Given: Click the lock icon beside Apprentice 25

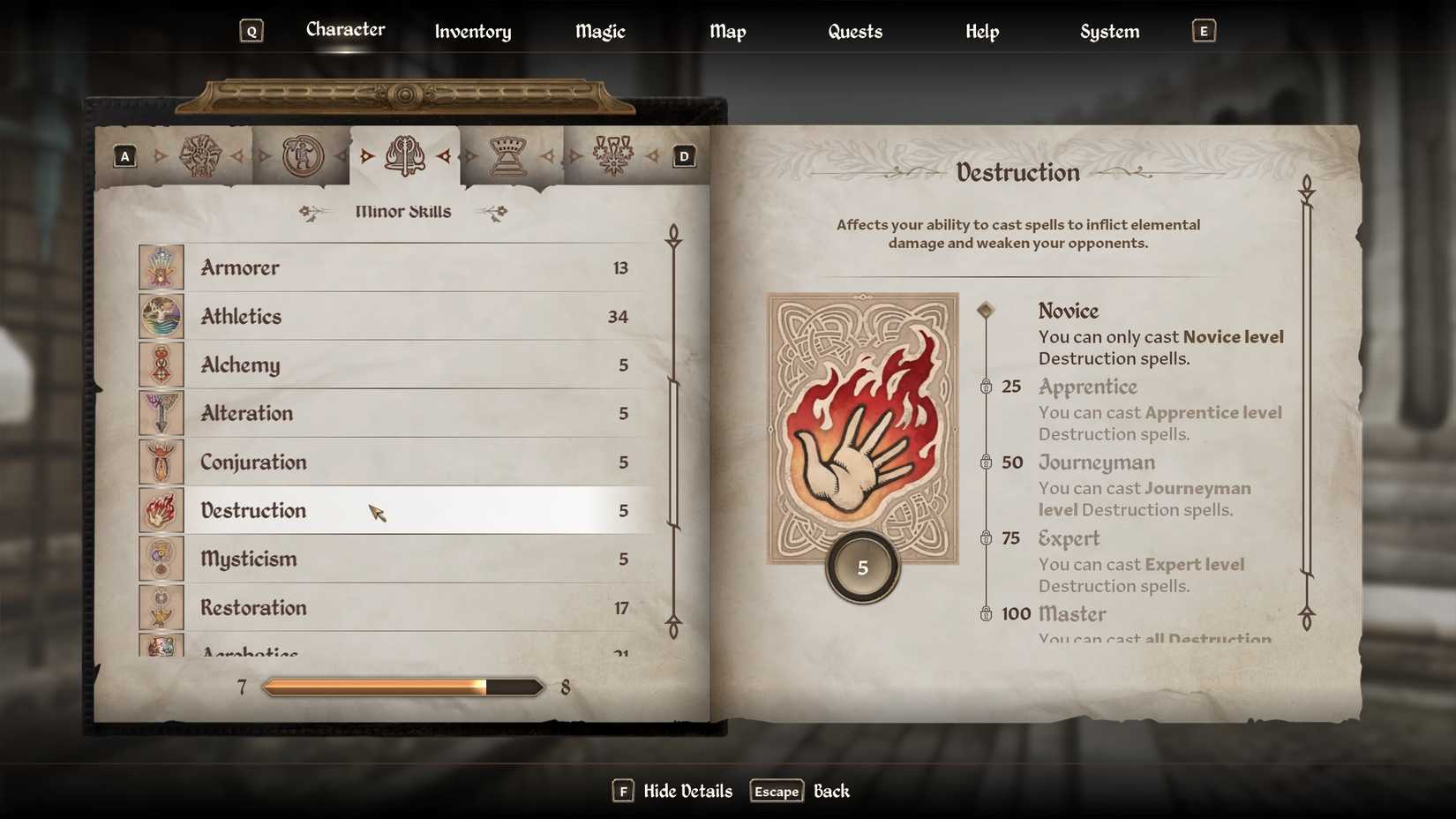Looking at the screenshot, I should 987,387.
